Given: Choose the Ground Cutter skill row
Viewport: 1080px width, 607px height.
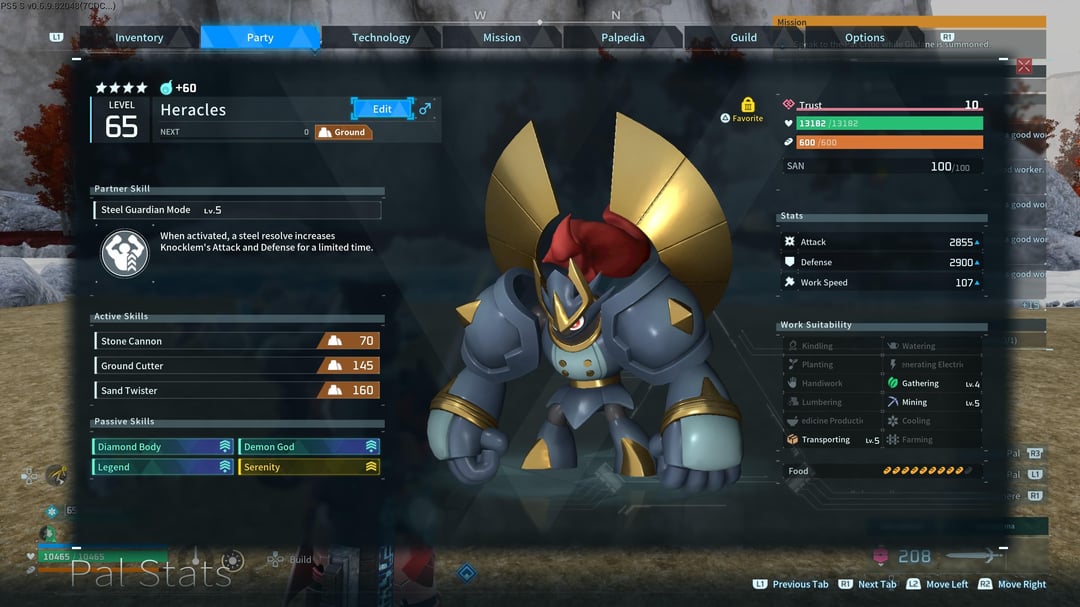Looking at the screenshot, I should point(237,366).
